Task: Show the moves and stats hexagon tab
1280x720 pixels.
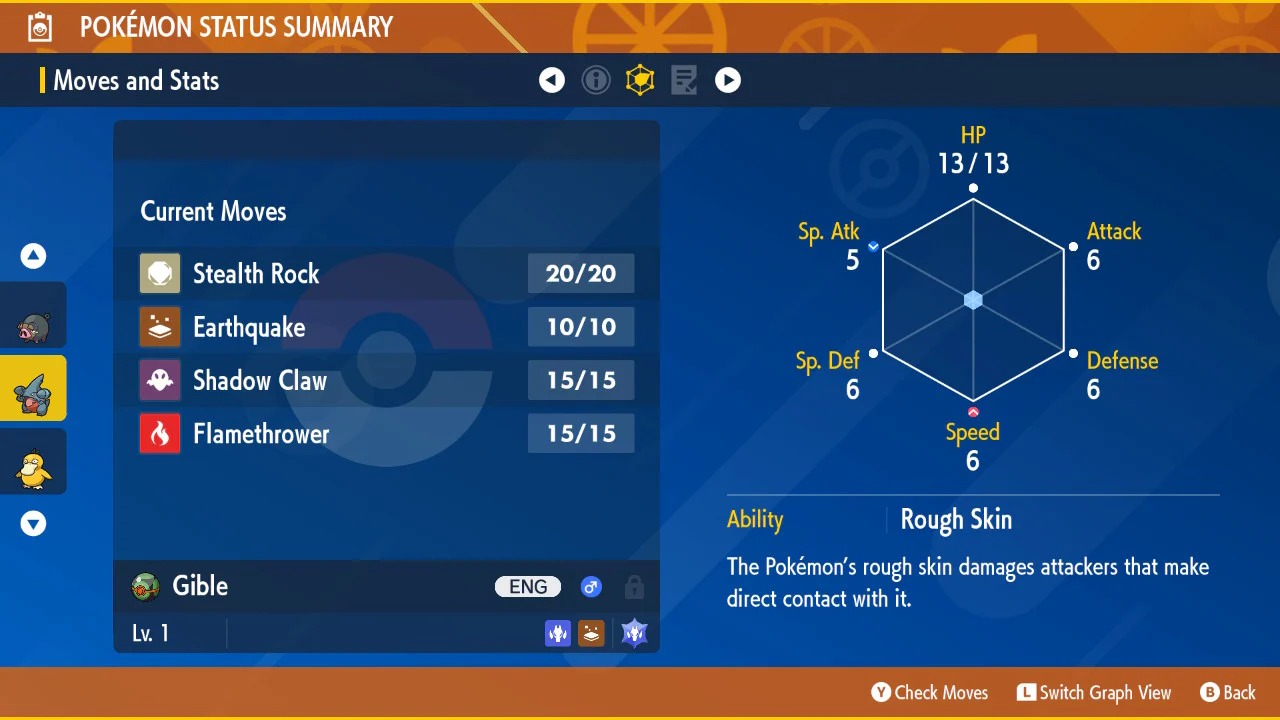Action: pyautogui.click(x=640, y=80)
